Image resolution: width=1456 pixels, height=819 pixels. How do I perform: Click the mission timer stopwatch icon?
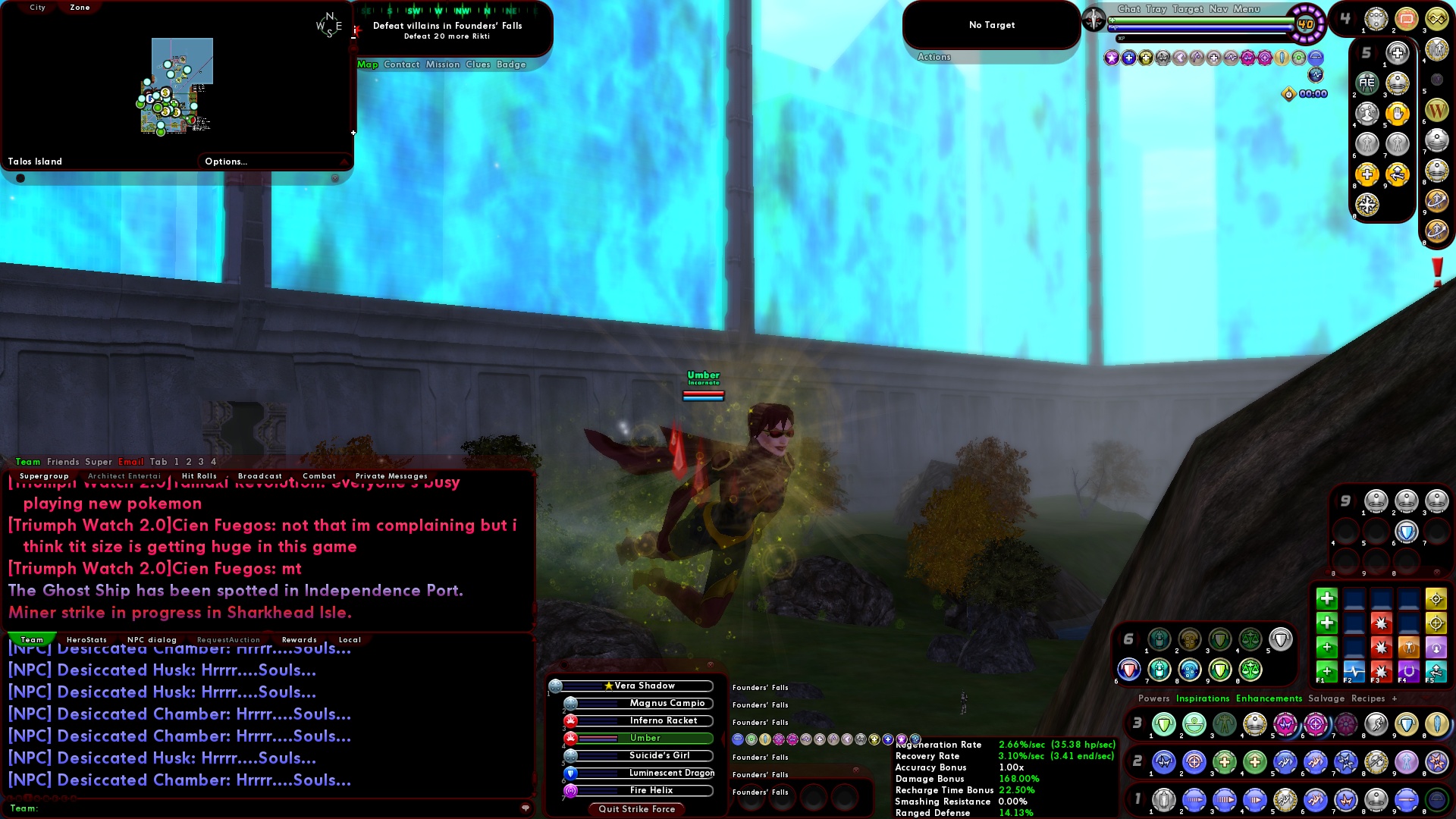1289,94
